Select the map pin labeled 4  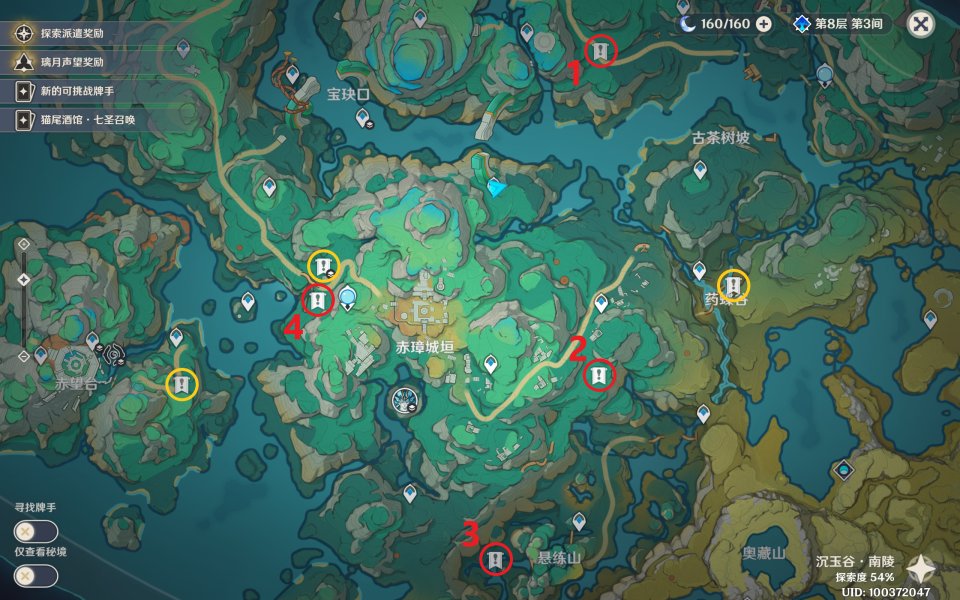pyautogui.click(x=317, y=299)
